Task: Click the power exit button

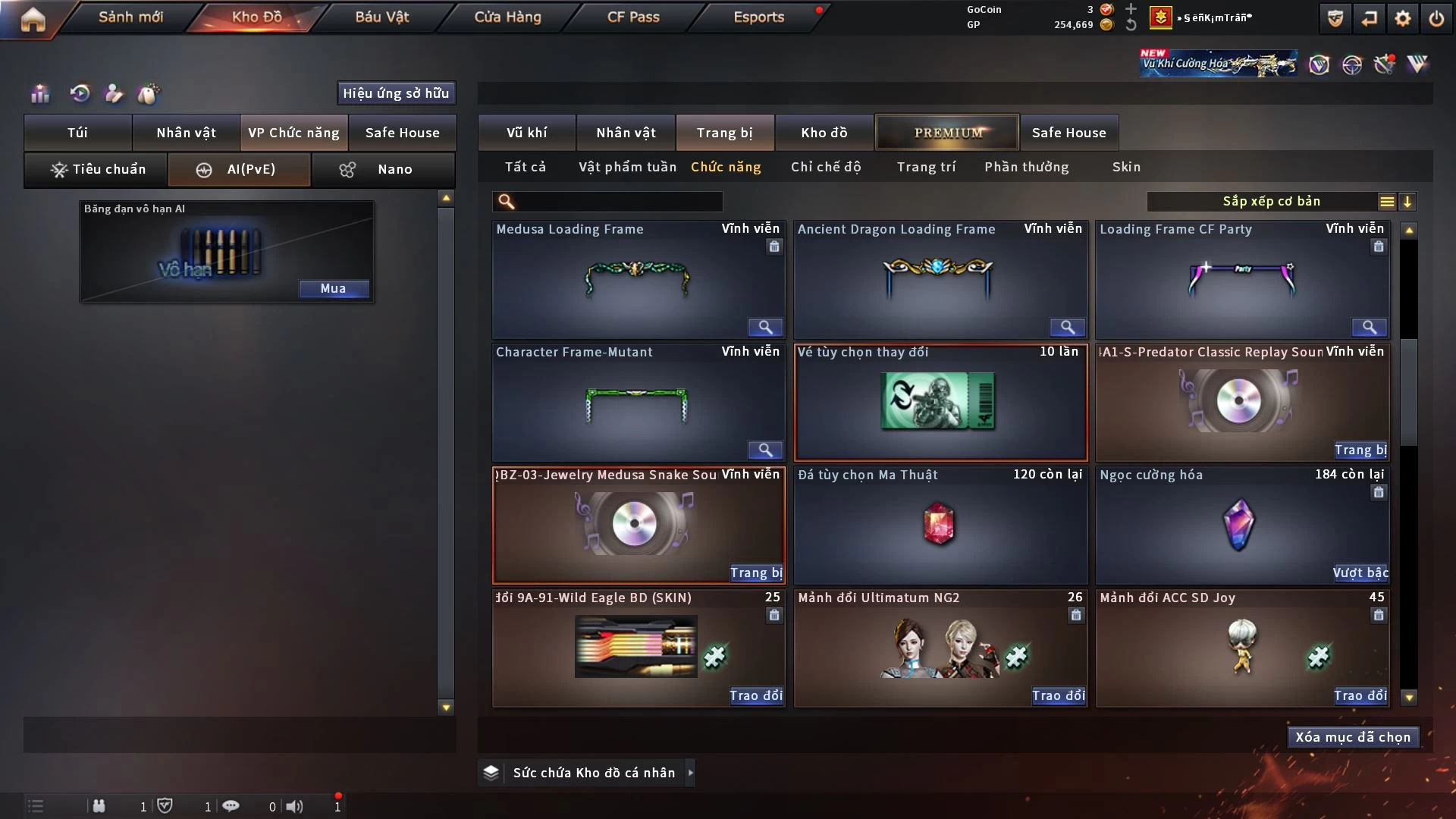Action: point(1436,18)
